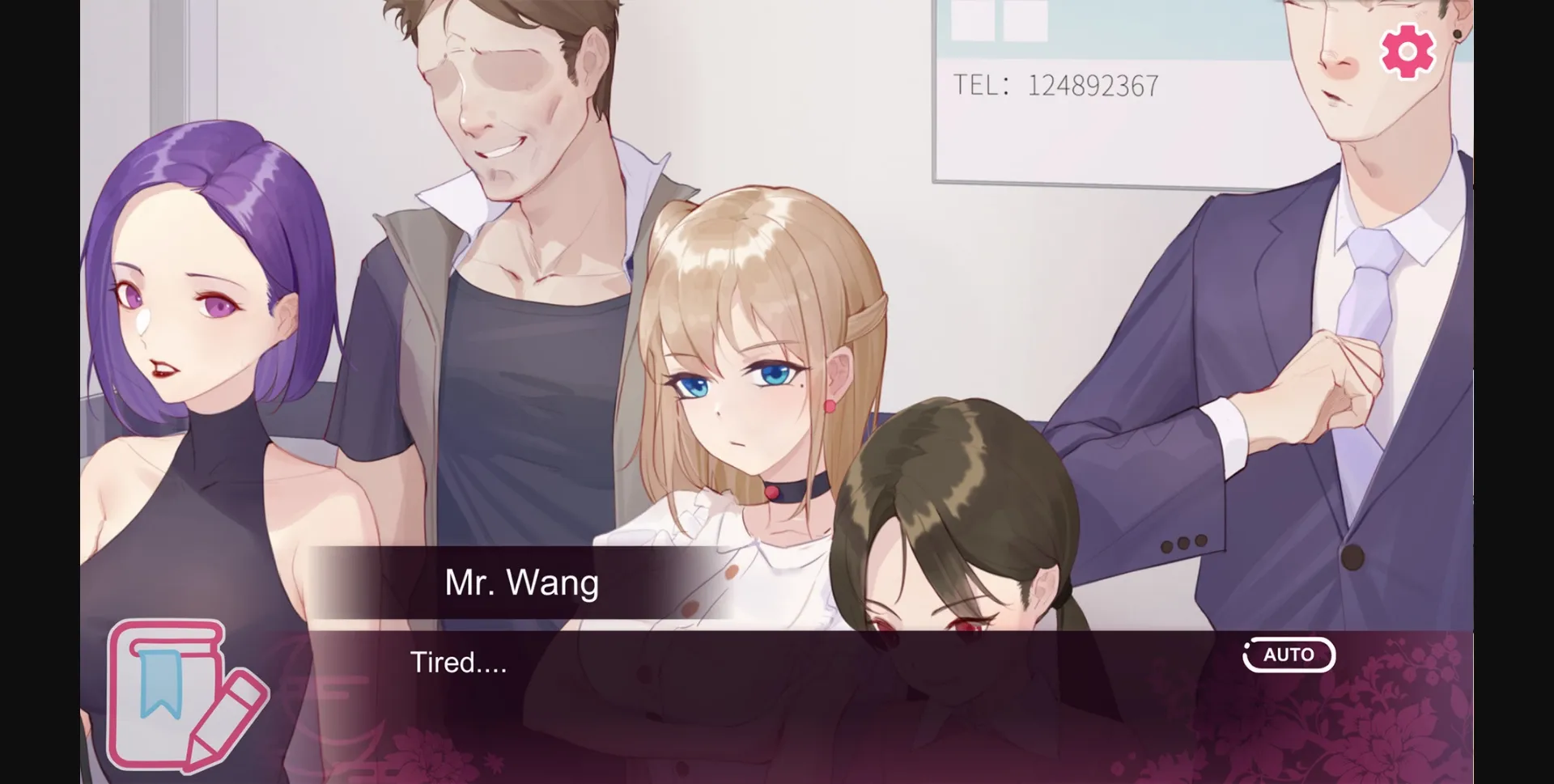Screen dimensions: 1554x784
Task: Click the gear icon near the character's cheek
Action: 1406,51
